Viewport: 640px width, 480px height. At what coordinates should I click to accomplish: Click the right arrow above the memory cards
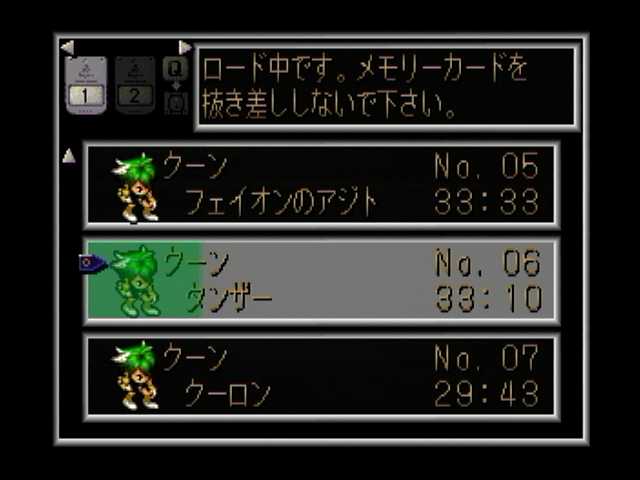coord(184,47)
